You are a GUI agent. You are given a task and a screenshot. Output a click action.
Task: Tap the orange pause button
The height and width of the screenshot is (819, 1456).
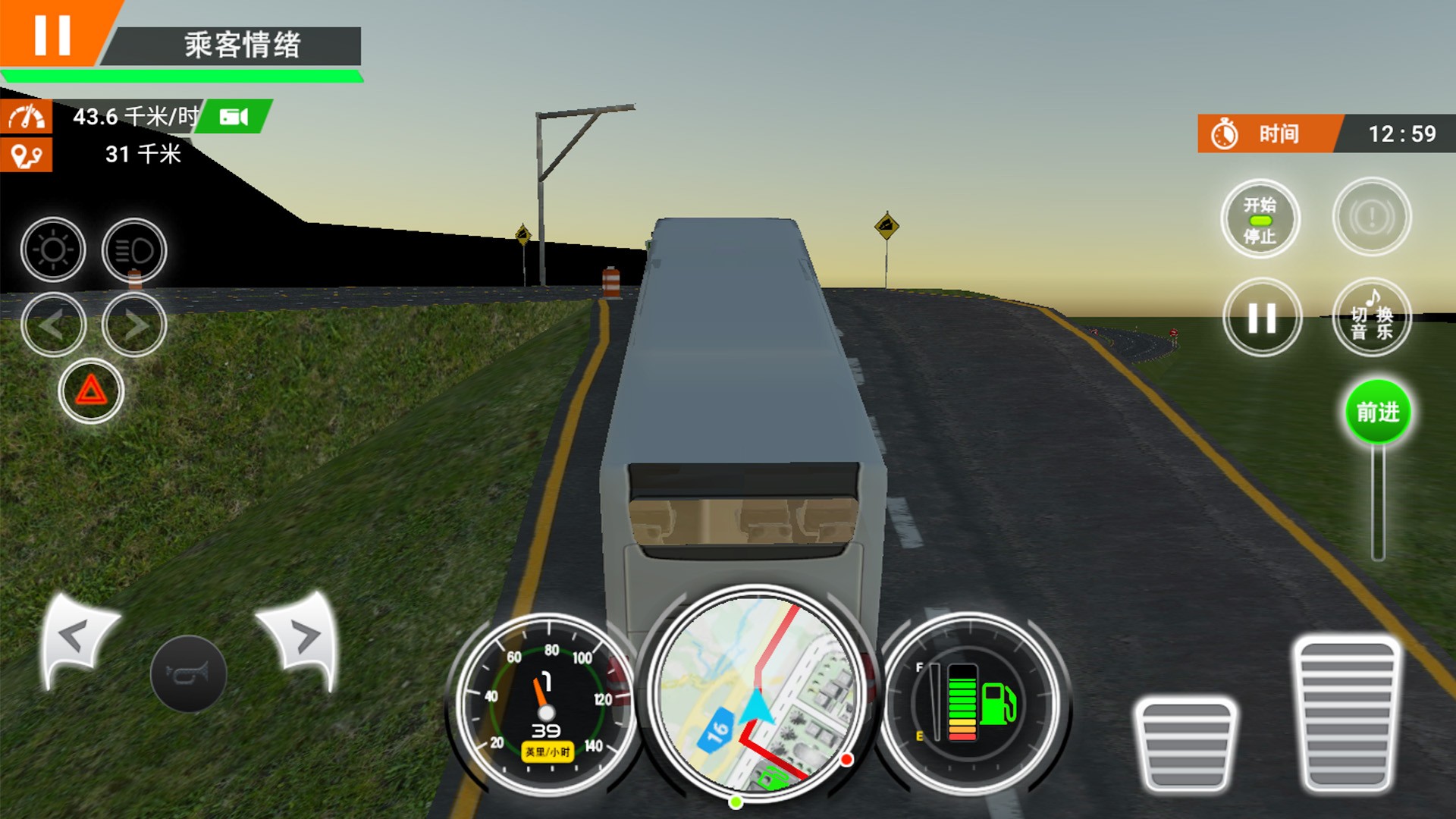(x=52, y=33)
